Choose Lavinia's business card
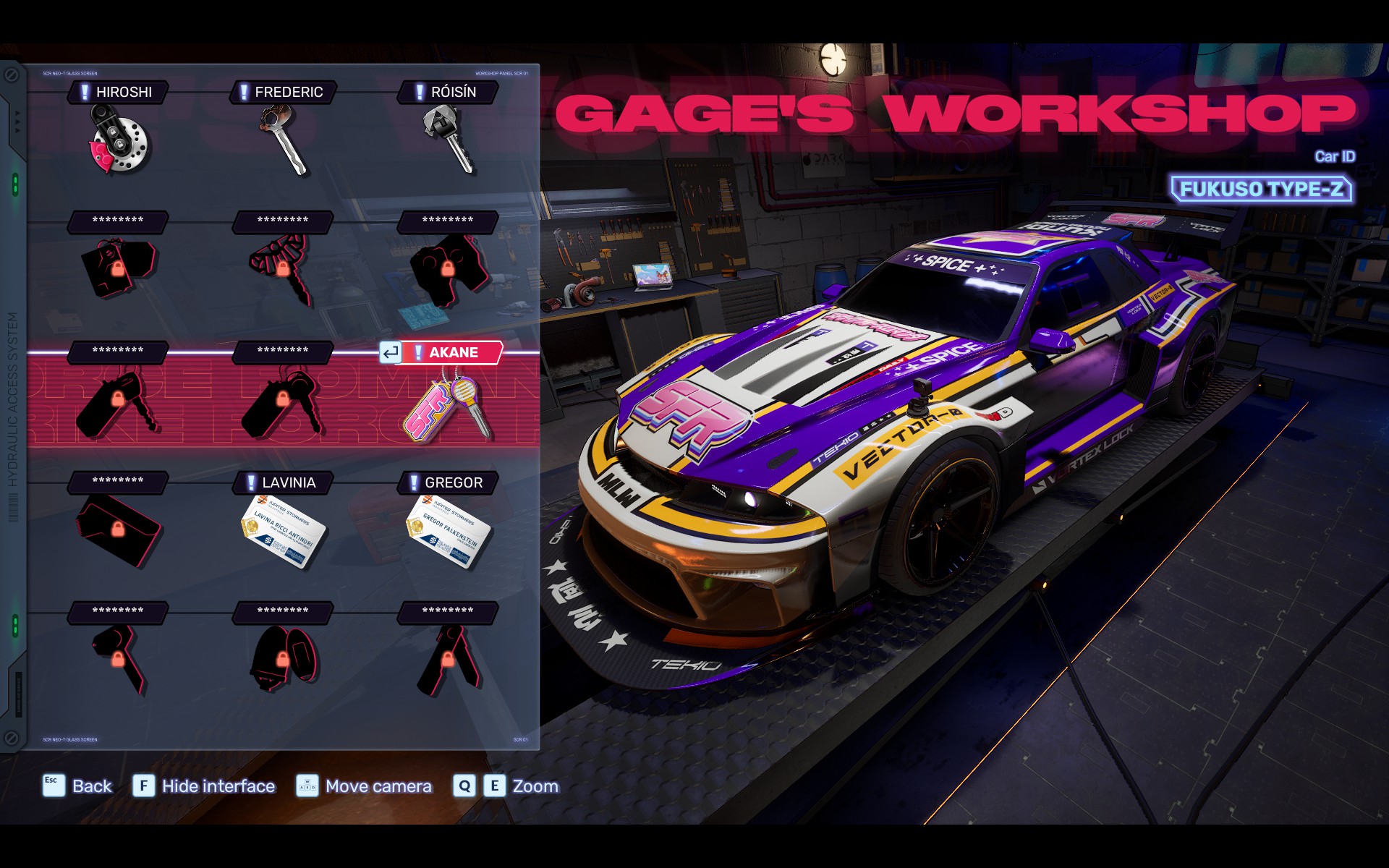This screenshot has height=868, width=1389. pyautogui.click(x=284, y=532)
